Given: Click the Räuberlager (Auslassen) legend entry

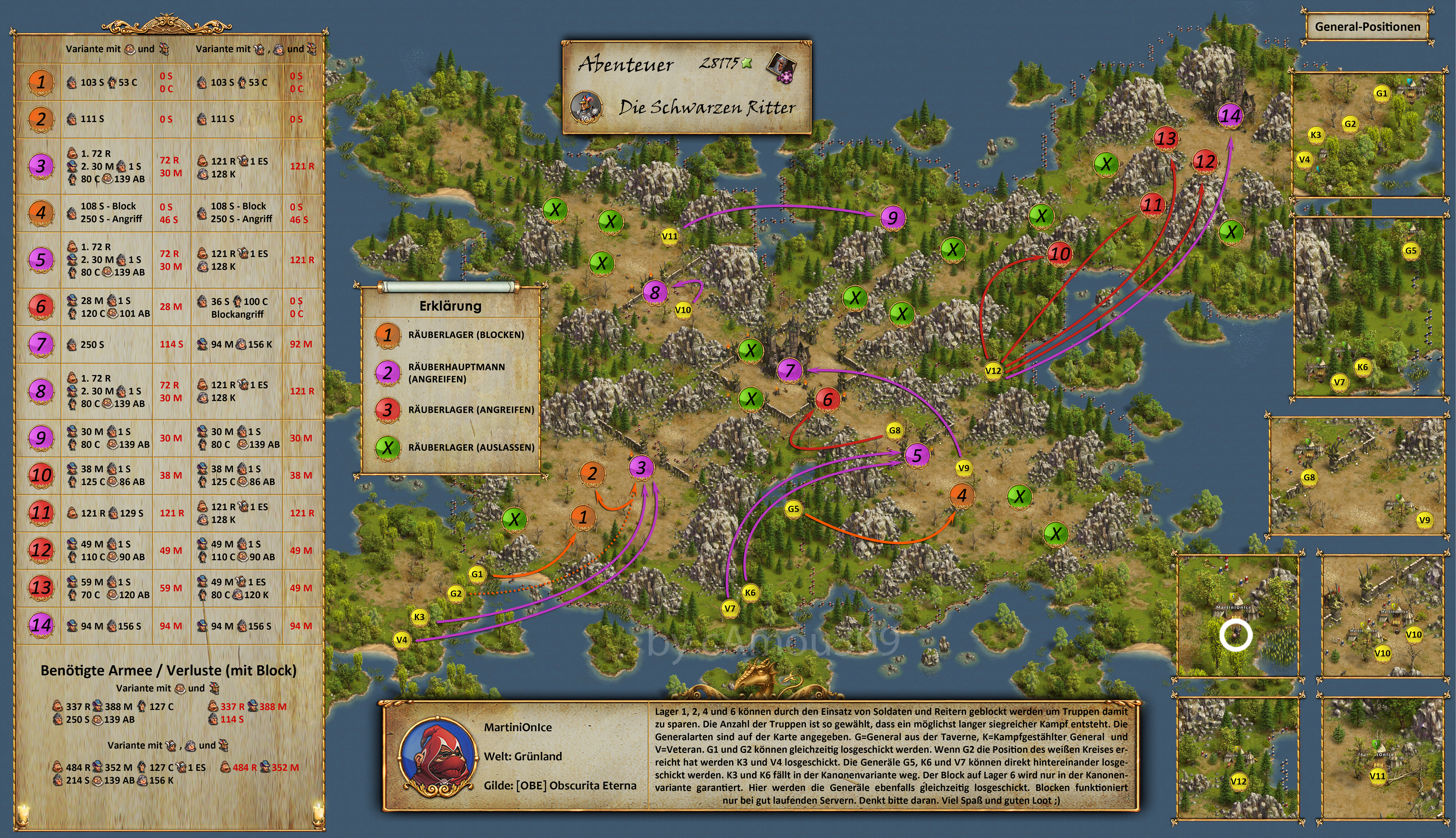Looking at the screenshot, I should [x=455, y=447].
